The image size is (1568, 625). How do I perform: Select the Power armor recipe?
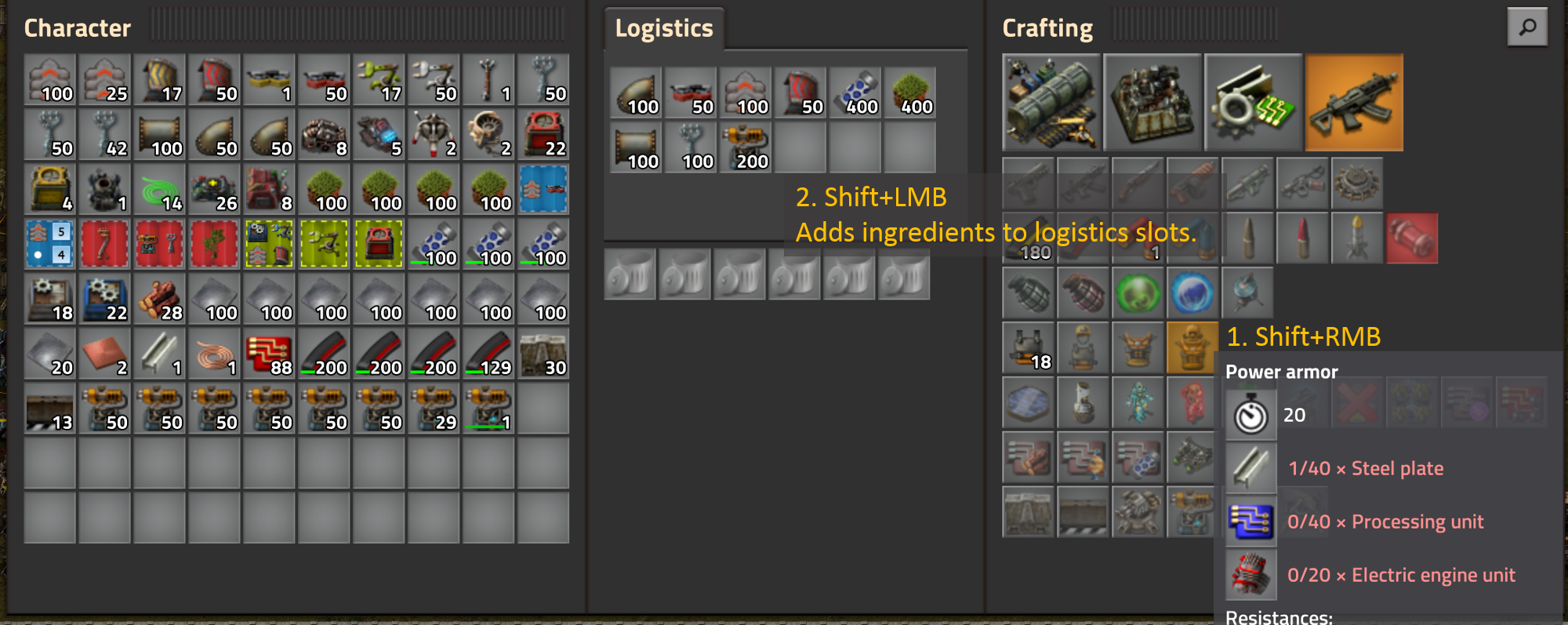click(x=1192, y=347)
